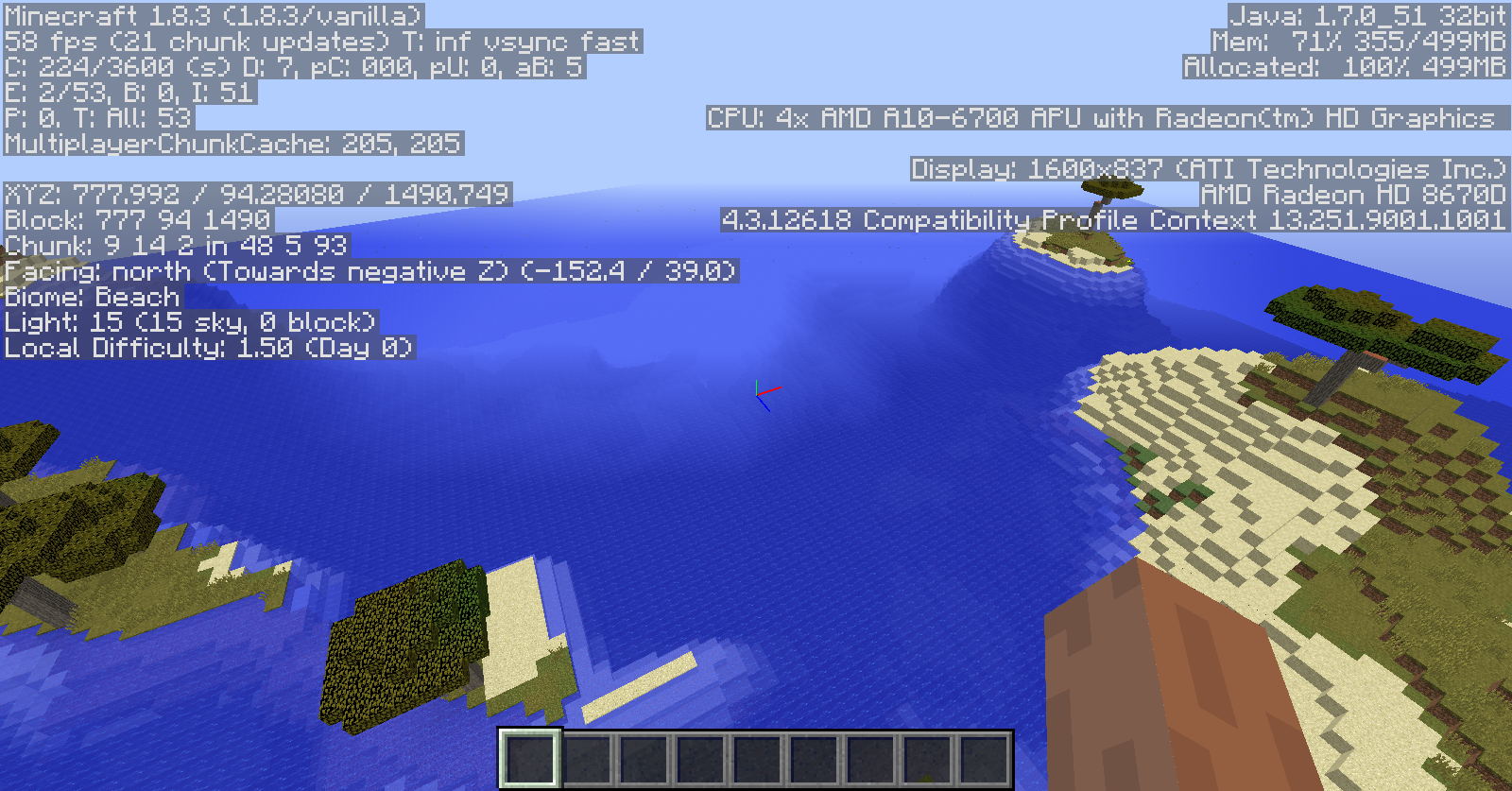Screen dimensions: 1512x791
Task: Click the XYZ coordinates debug line
Action: point(255,196)
